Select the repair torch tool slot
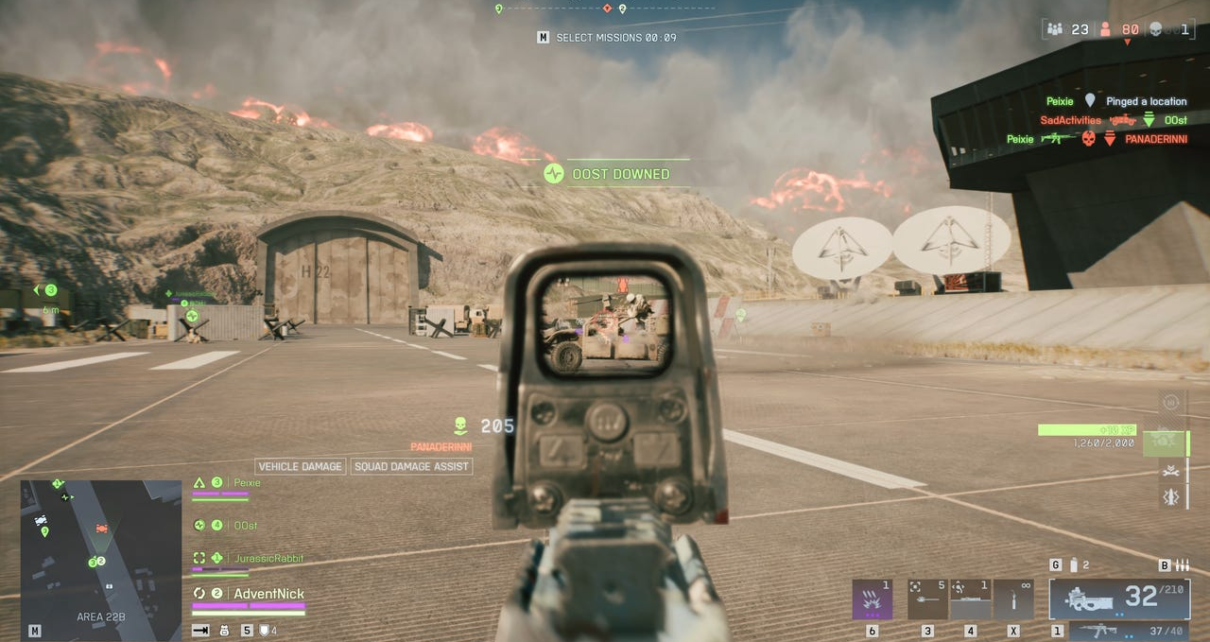The height and width of the screenshot is (642, 1210). tap(1014, 599)
